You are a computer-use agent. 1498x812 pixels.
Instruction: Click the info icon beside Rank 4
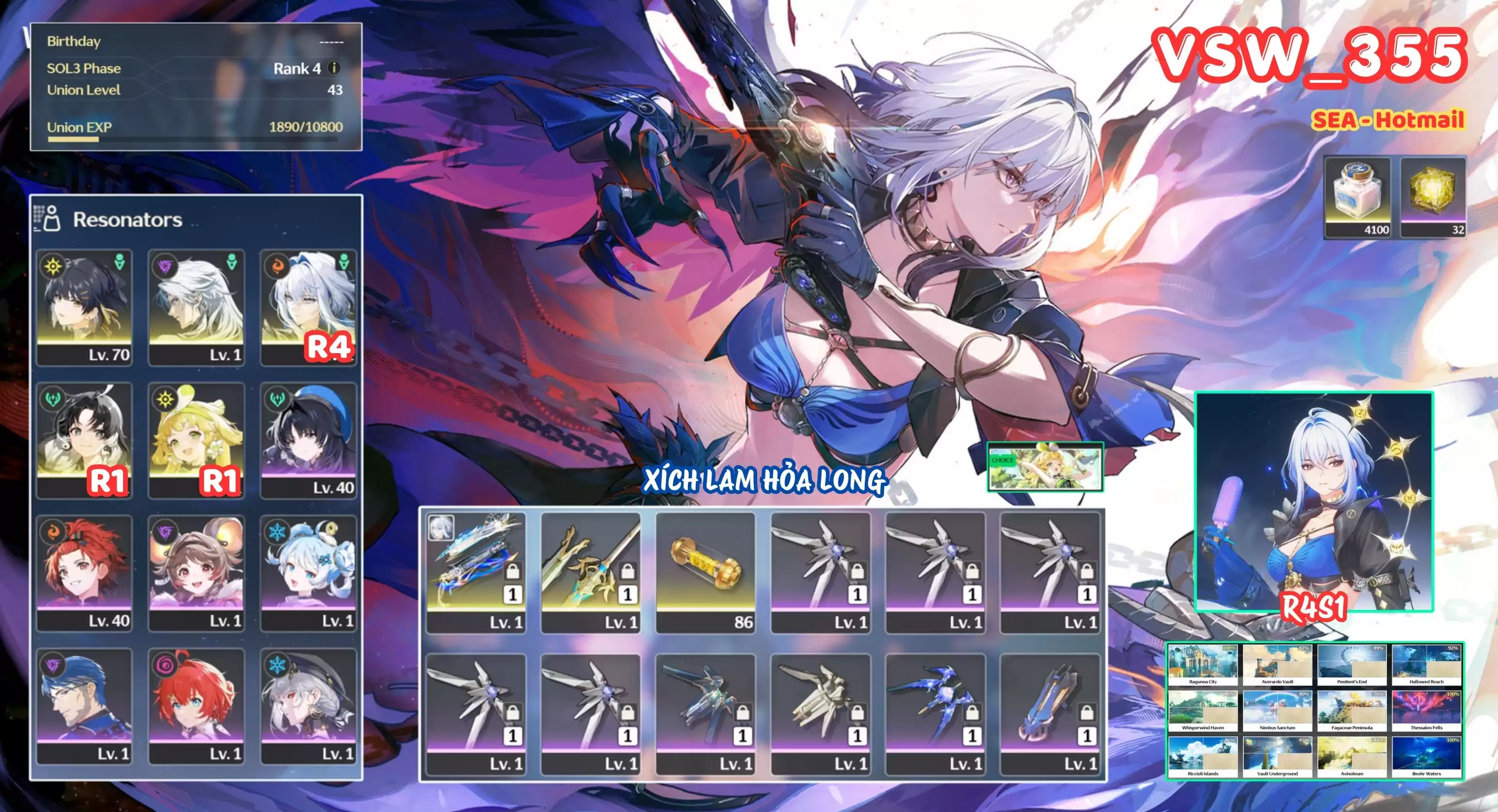334,68
